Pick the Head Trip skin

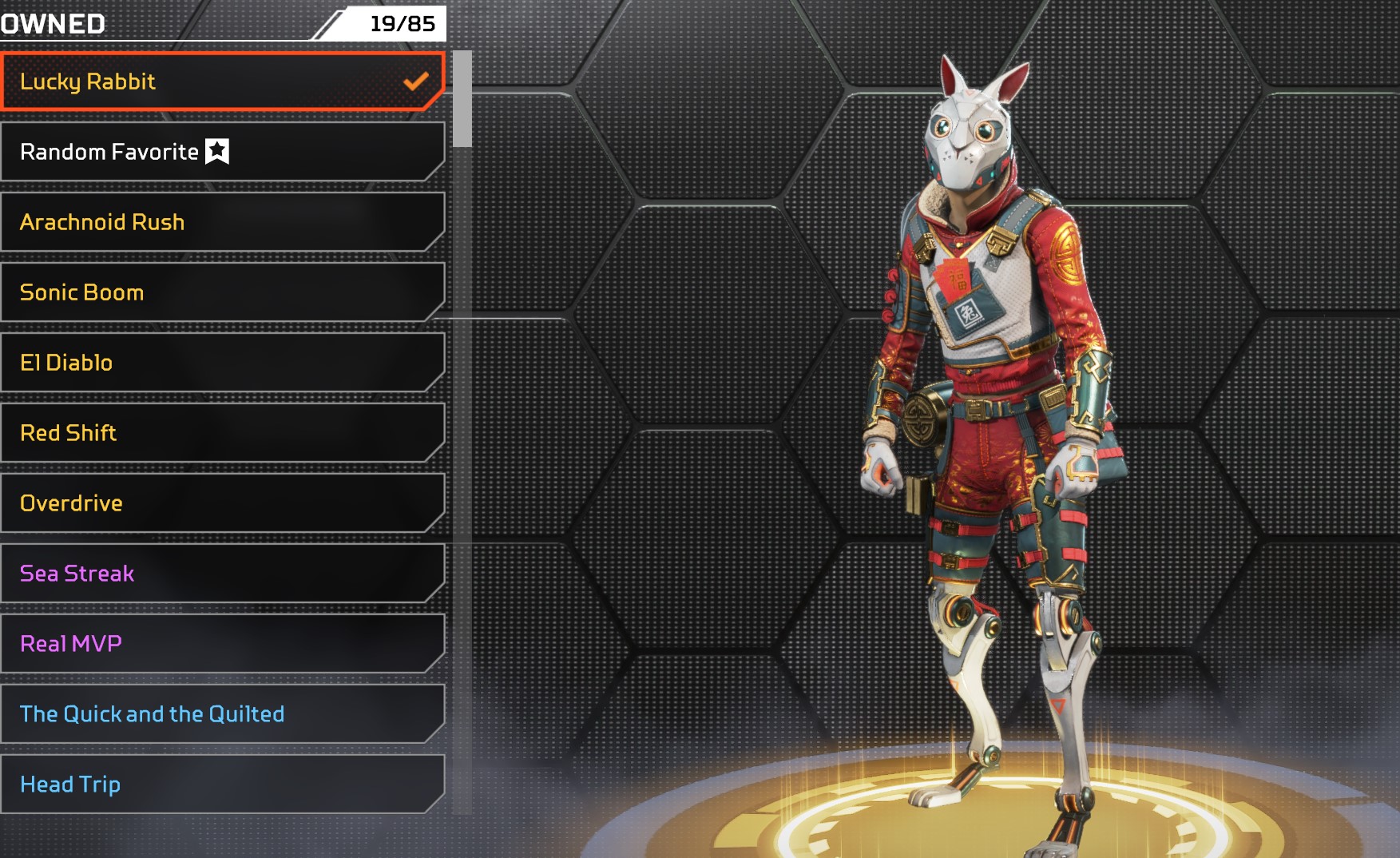pyautogui.click(x=222, y=785)
